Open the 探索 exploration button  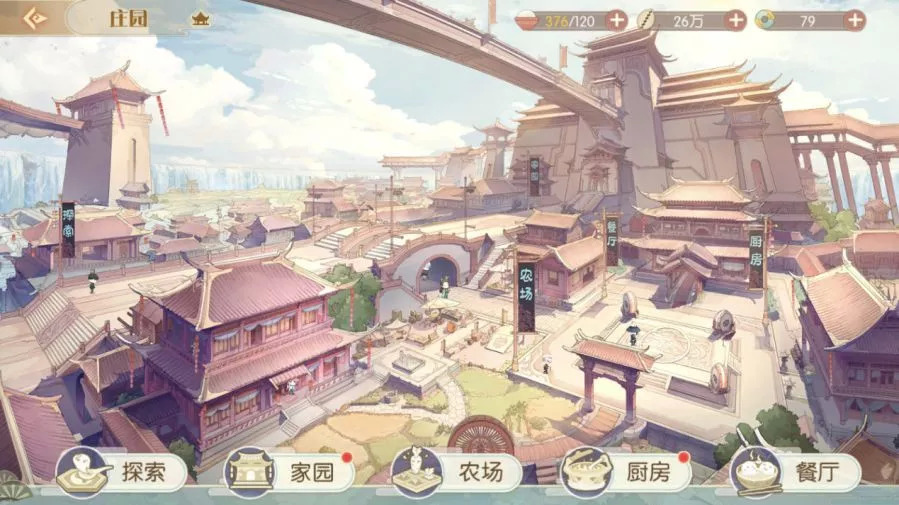click(122, 472)
